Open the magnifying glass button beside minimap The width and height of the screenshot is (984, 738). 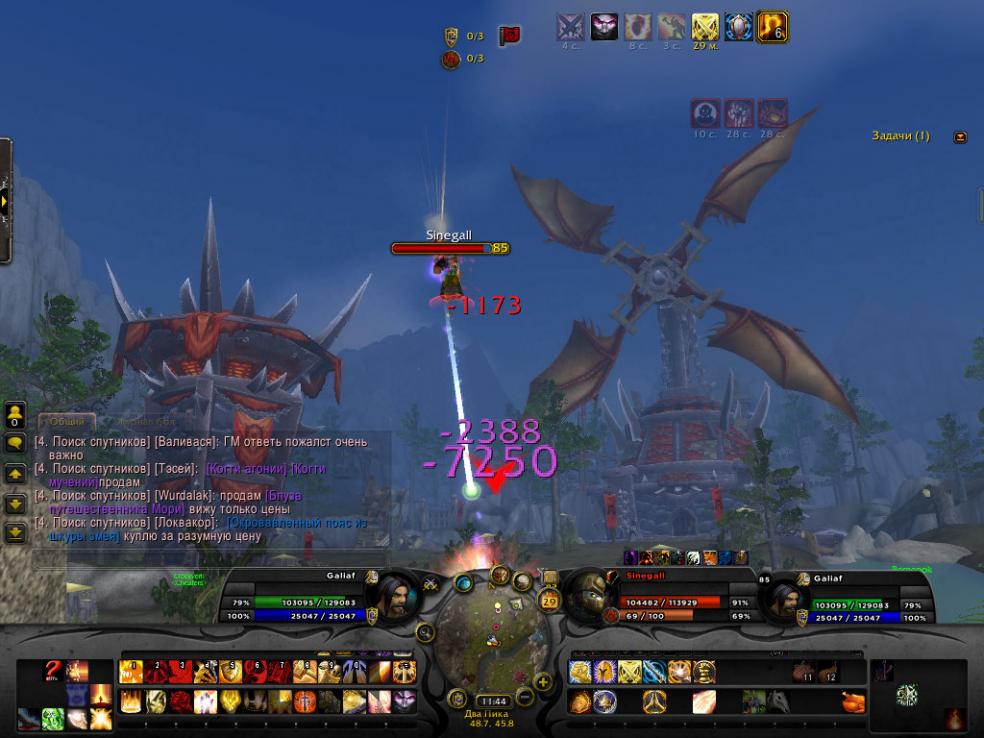pos(426,632)
